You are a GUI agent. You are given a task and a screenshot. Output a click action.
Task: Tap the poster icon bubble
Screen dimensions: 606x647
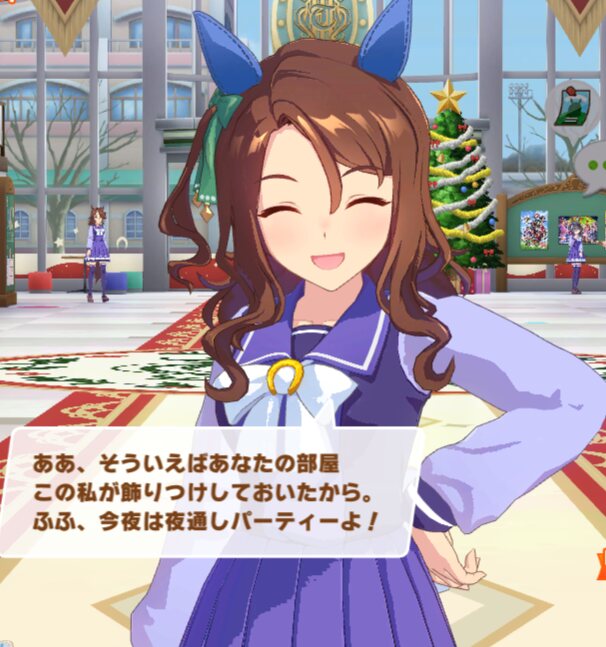point(572,108)
